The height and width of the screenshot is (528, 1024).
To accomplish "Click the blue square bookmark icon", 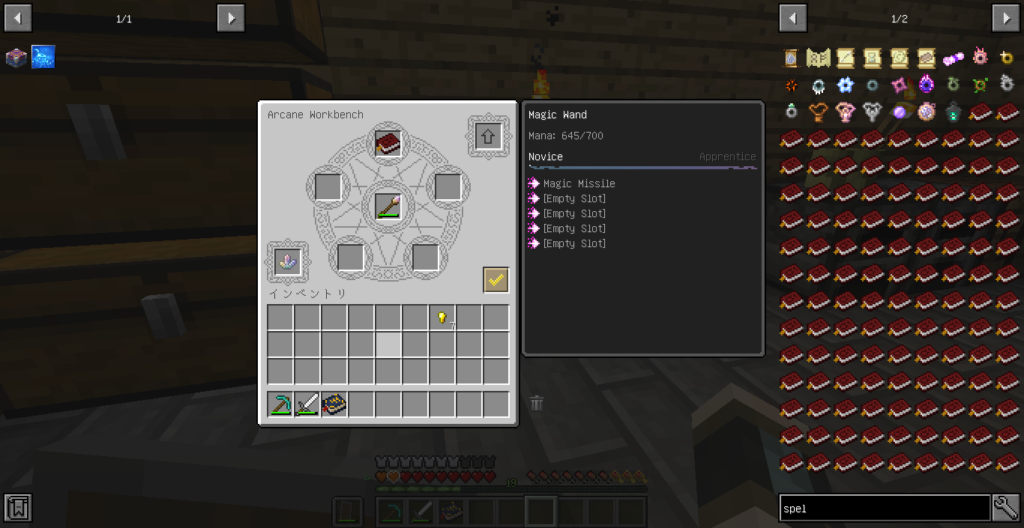I will 43,56.
